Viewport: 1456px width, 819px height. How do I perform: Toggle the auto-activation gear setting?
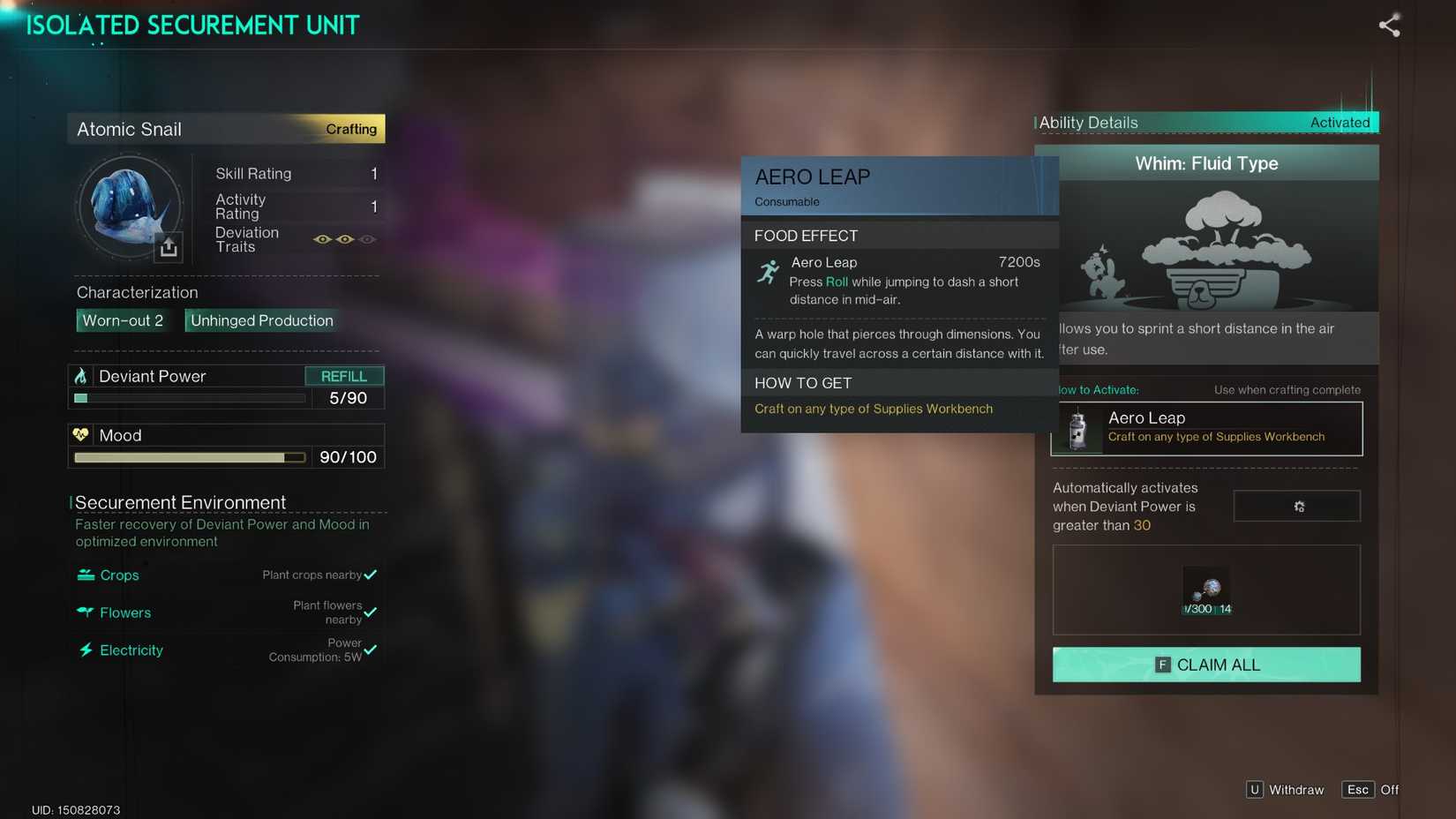(1296, 506)
